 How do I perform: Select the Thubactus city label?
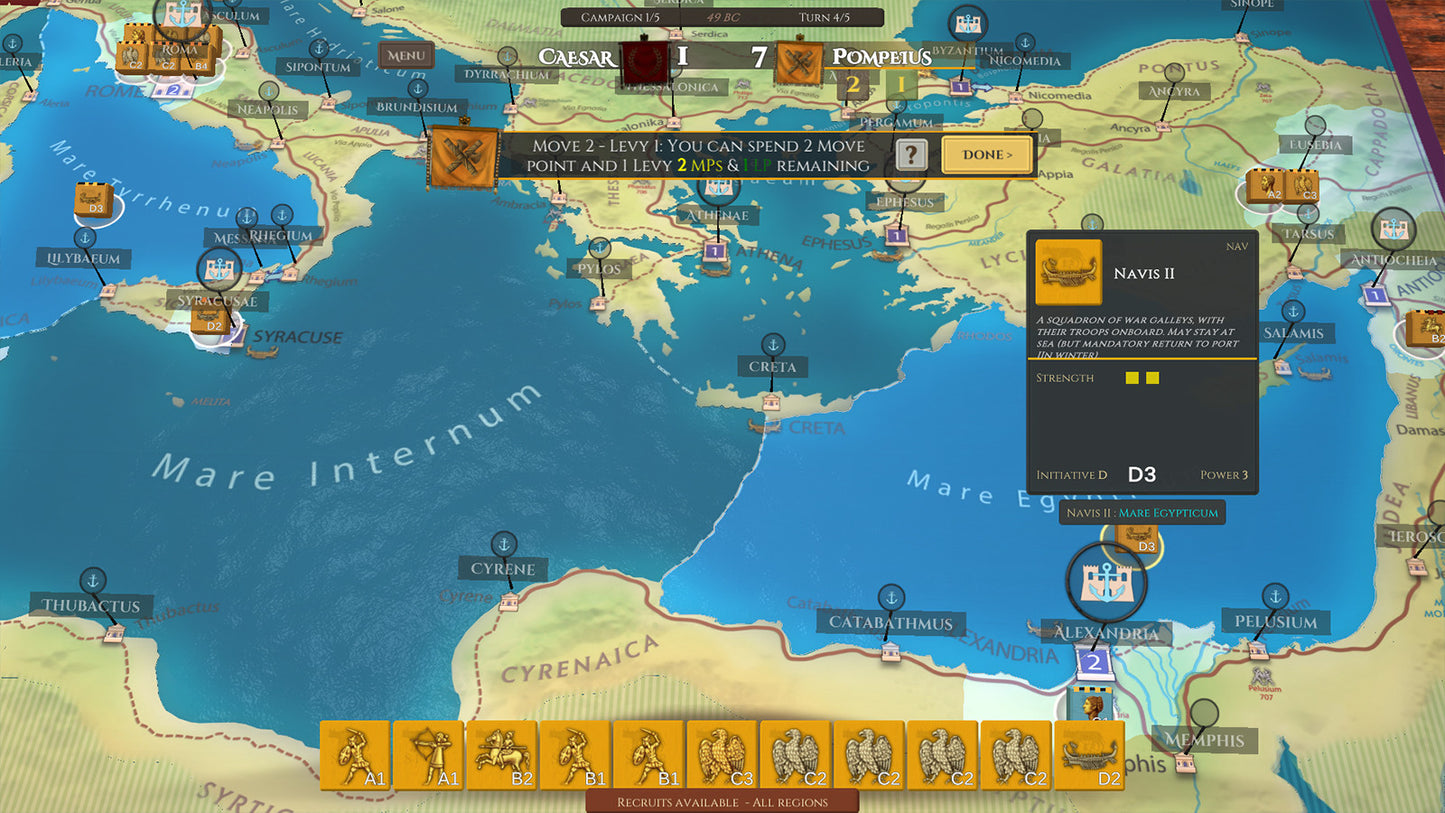click(92, 606)
